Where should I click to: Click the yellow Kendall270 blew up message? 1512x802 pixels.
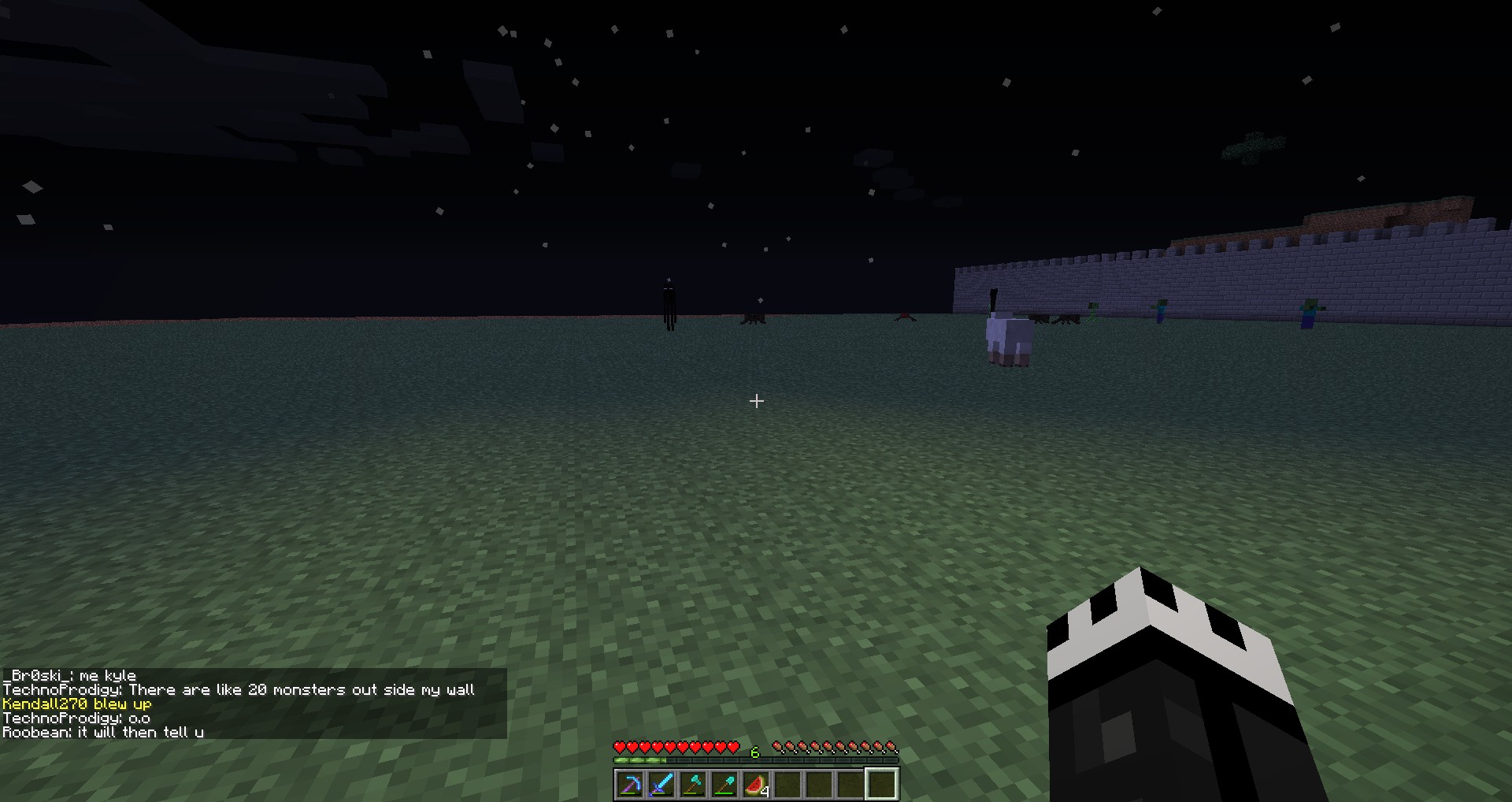click(77, 704)
